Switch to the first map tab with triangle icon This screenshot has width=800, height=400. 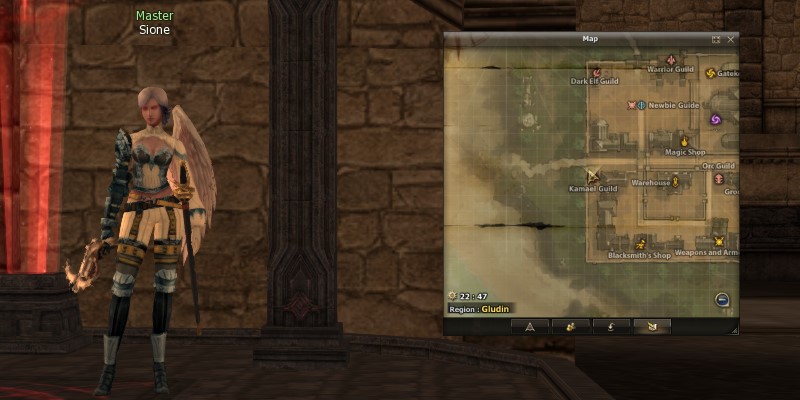point(530,326)
